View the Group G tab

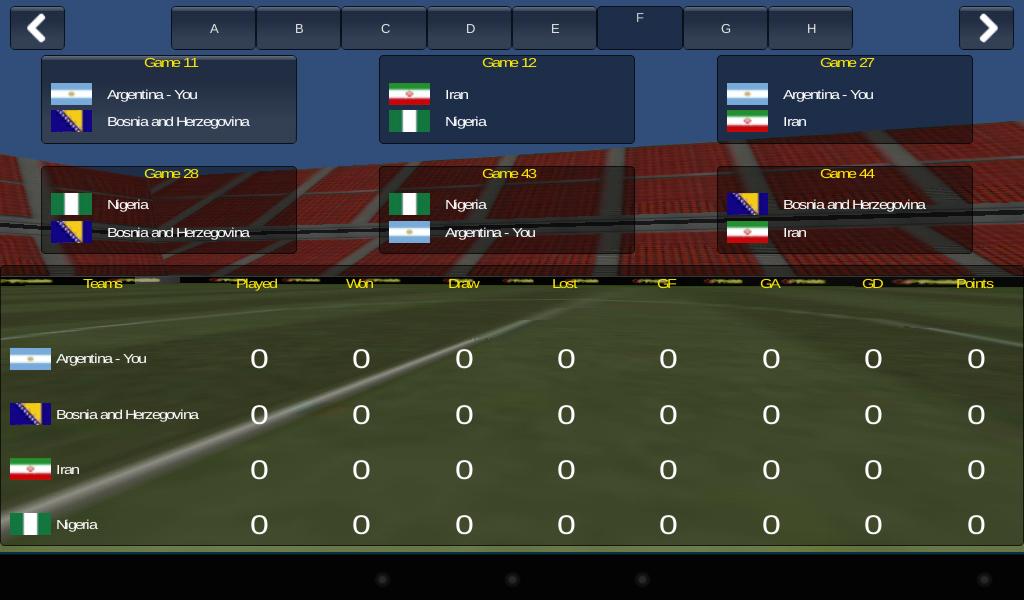(x=726, y=28)
